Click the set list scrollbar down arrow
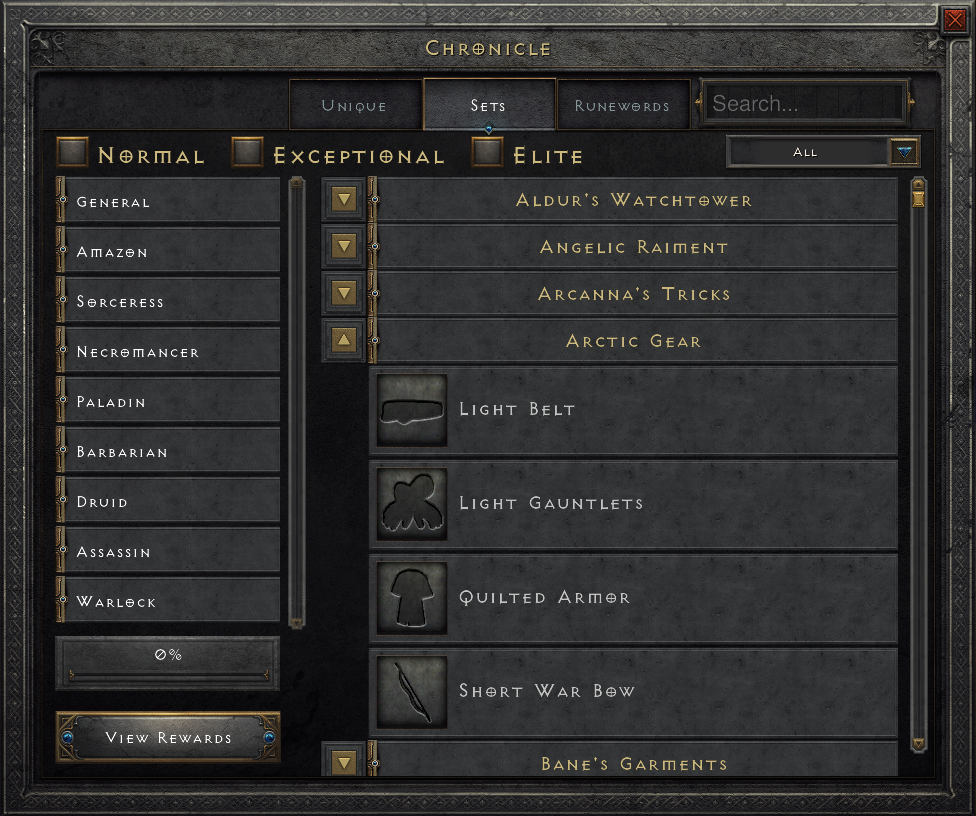Screen dimensions: 976x816 click(x=919, y=743)
